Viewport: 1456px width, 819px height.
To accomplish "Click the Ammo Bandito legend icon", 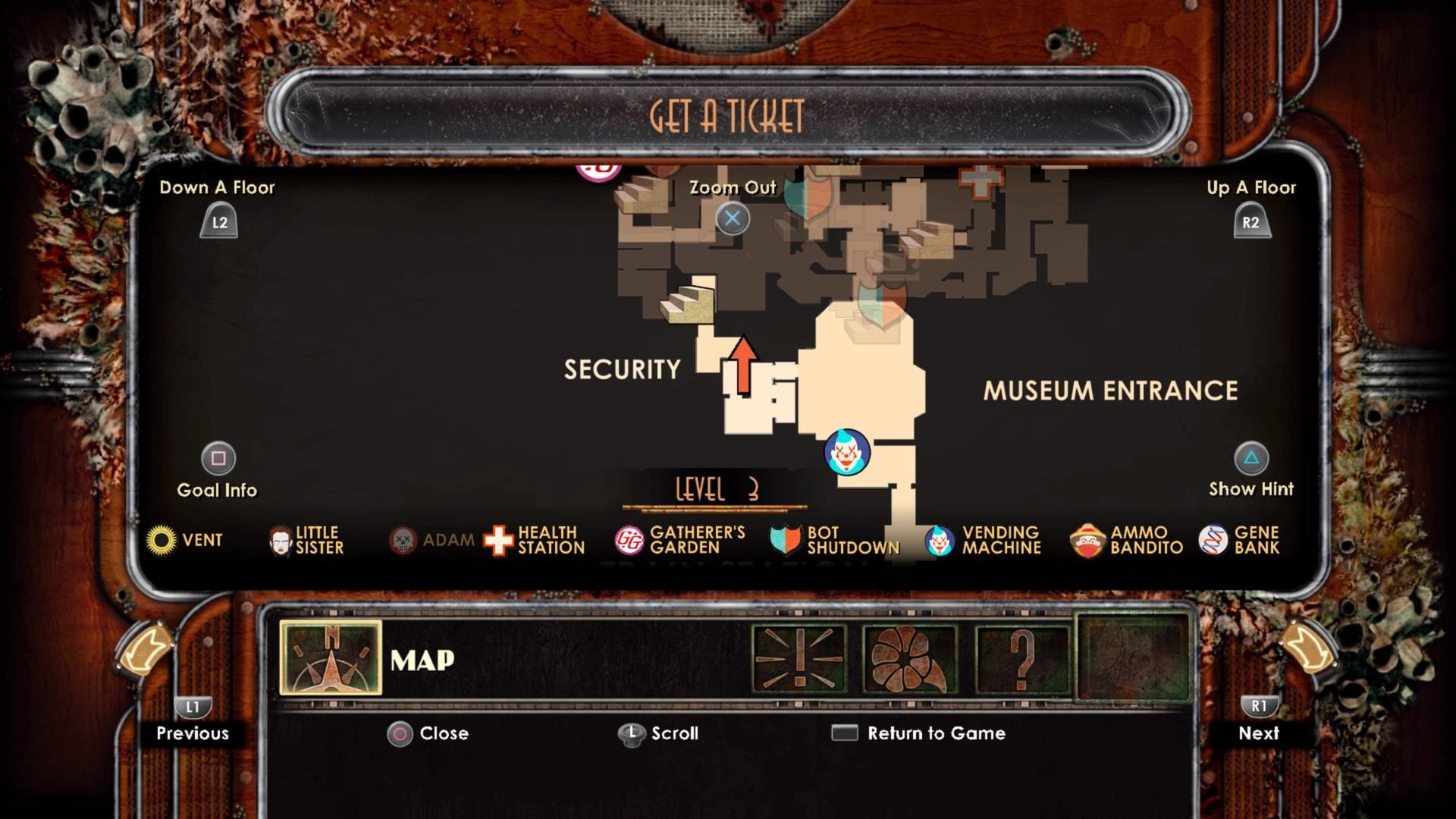I will tap(1088, 540).
